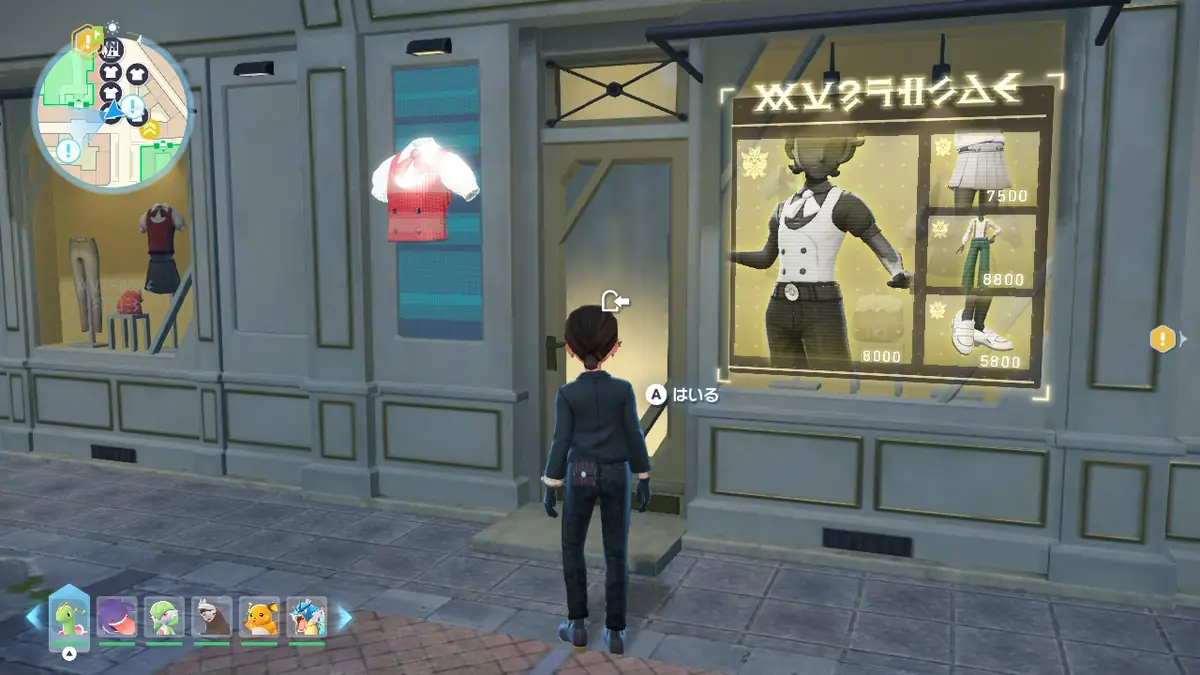Select the offscreen quest indicator at screen edge

1163,339
